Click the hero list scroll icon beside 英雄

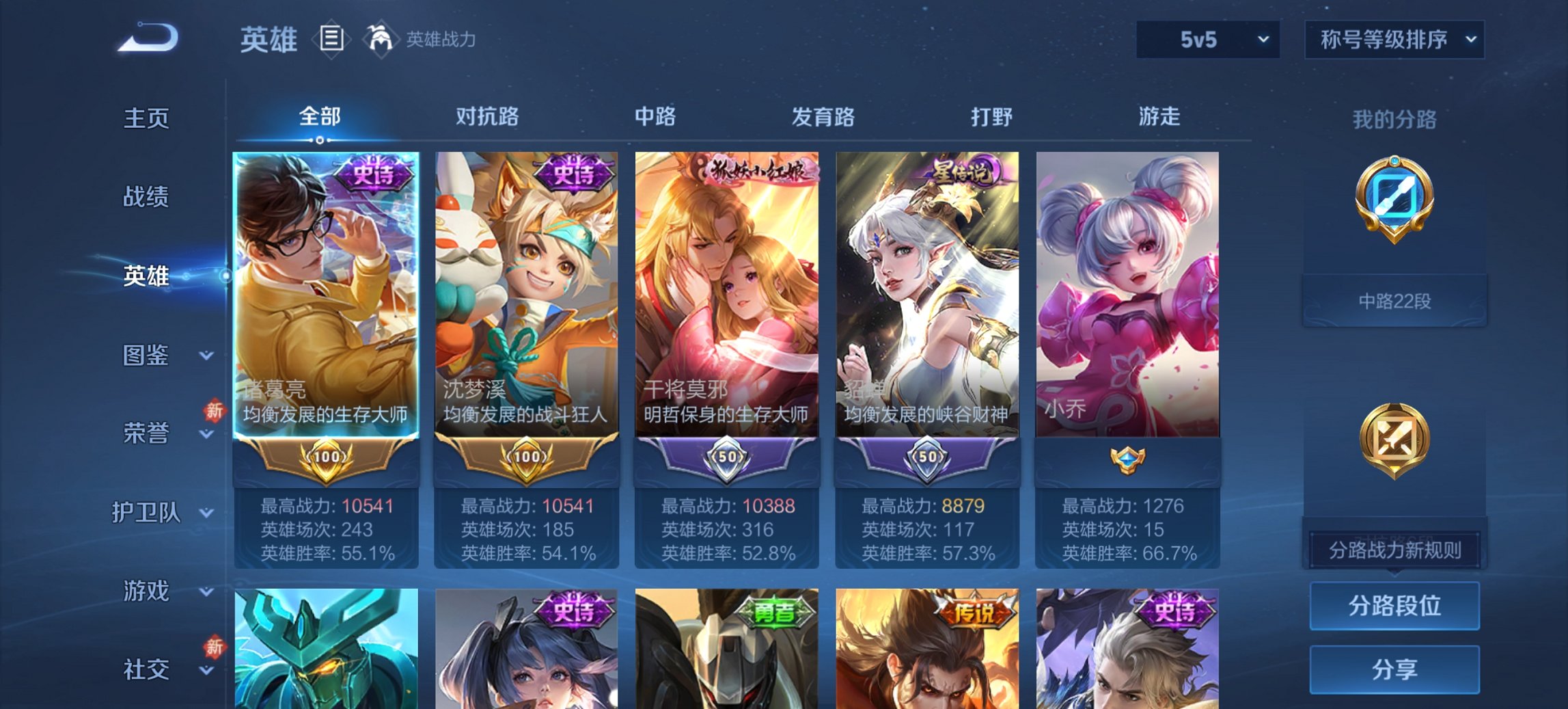[x=333, y=40]
